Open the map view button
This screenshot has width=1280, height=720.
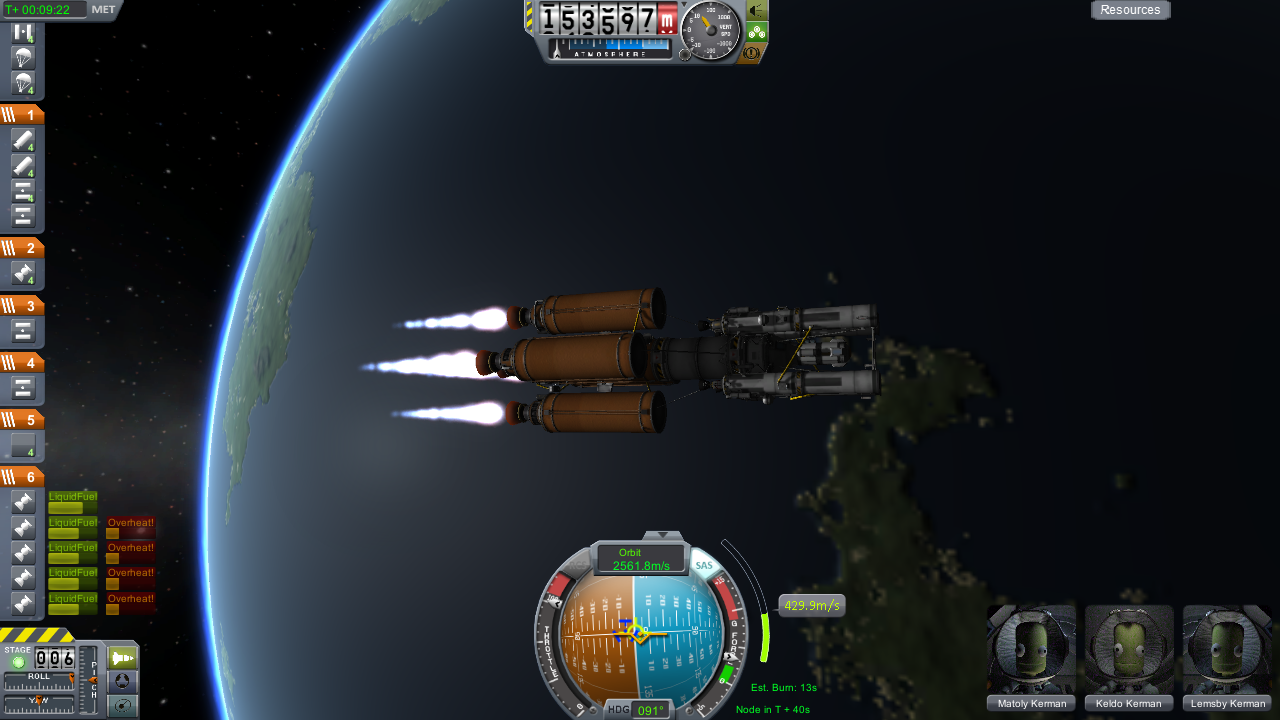(x=122, y=705)
